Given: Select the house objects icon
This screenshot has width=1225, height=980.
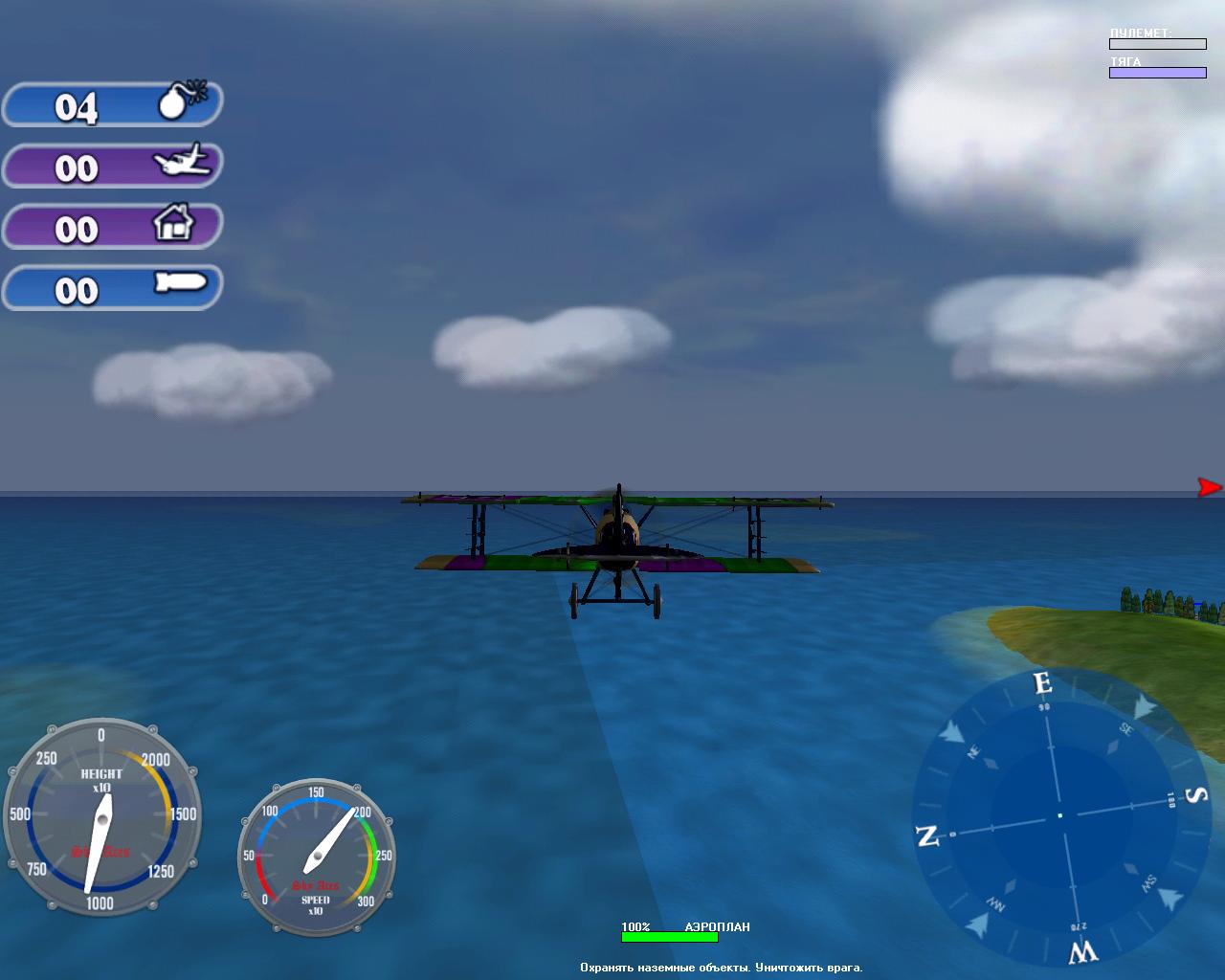Looking at the screenshot, I should pyautogui.click(x=173, y=223).
